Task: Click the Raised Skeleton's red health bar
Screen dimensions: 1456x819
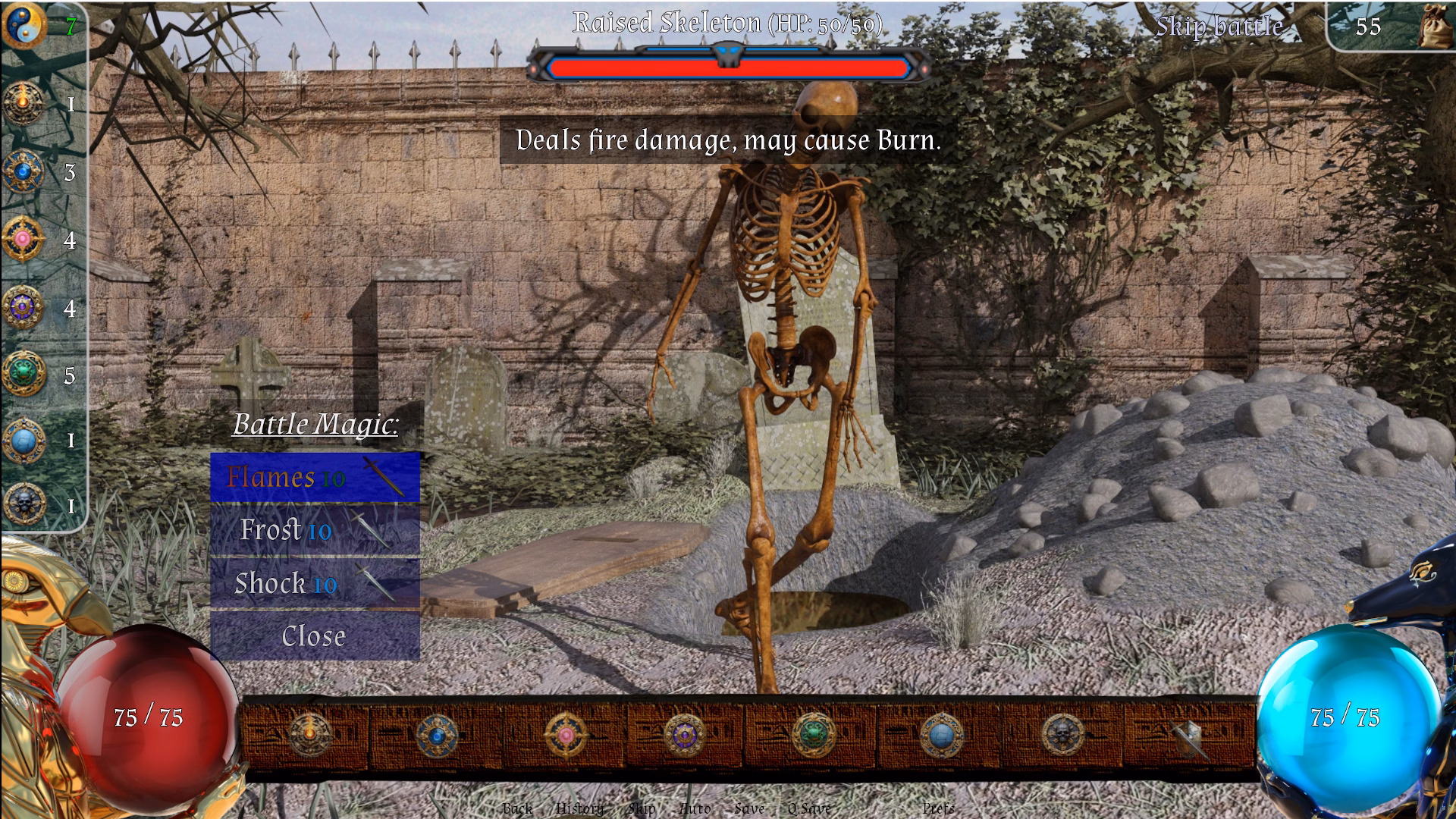Action: 728,68
